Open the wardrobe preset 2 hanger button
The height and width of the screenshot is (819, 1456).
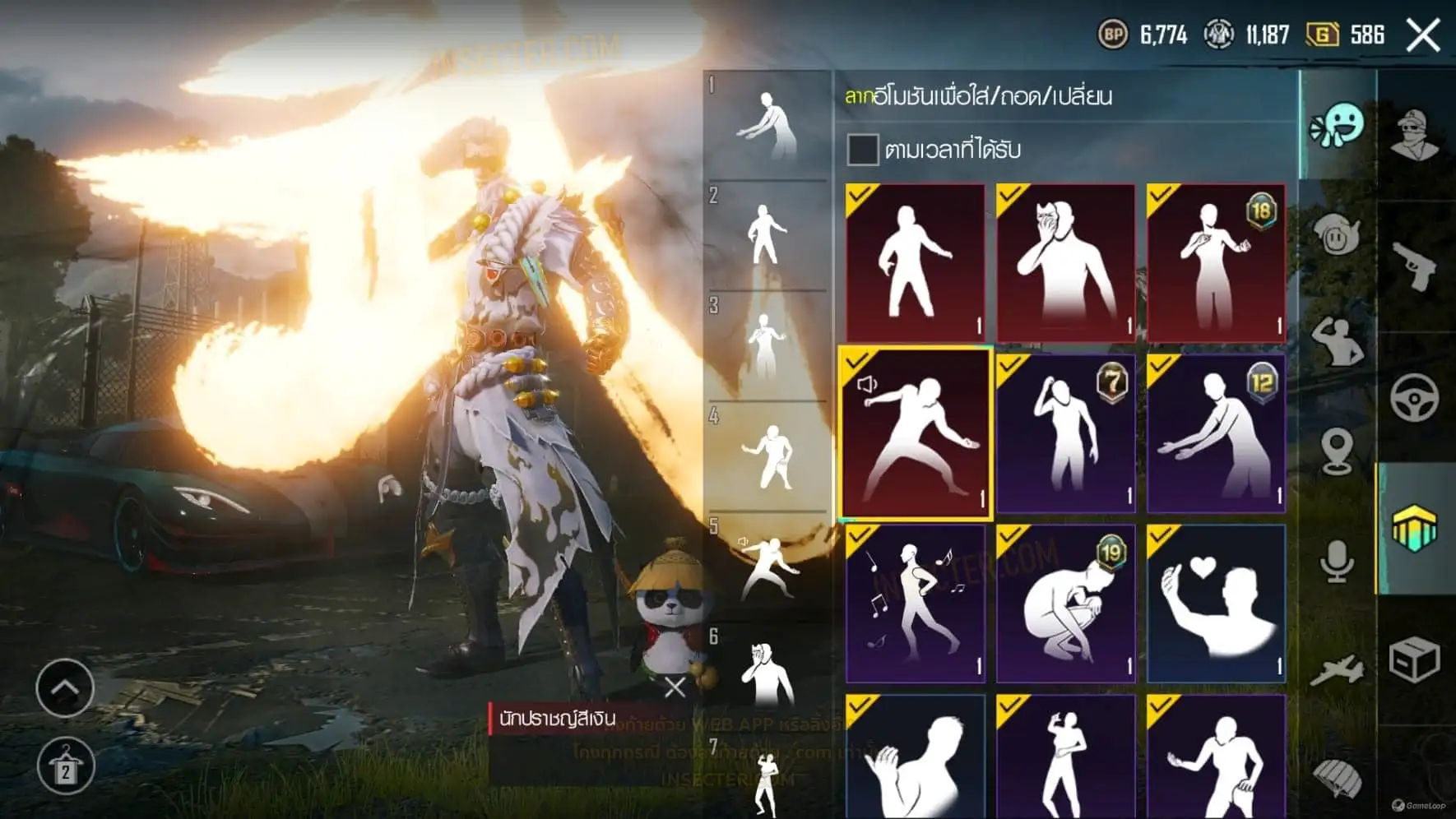[65, 766]
